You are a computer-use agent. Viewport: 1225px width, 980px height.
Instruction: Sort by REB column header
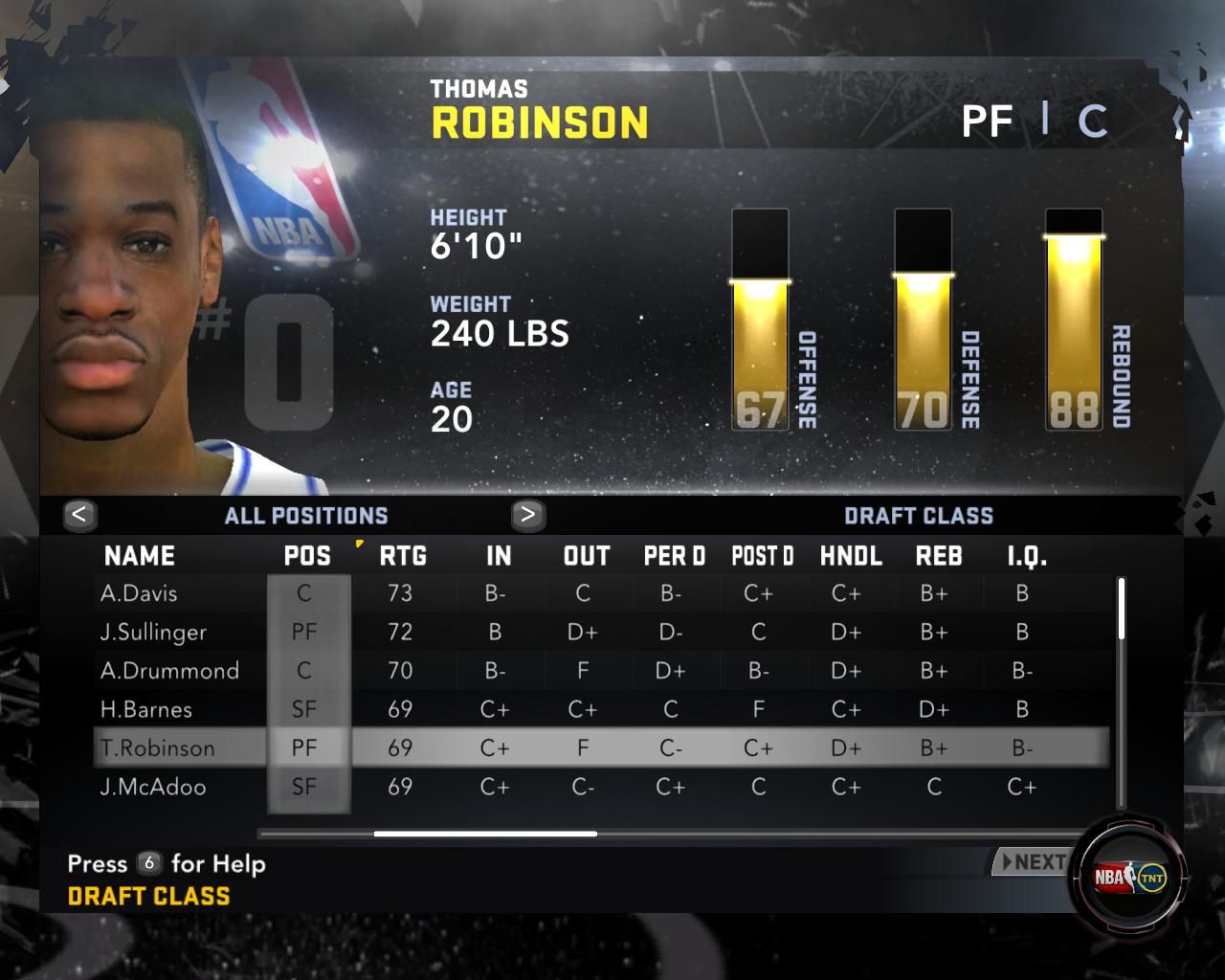938,556
